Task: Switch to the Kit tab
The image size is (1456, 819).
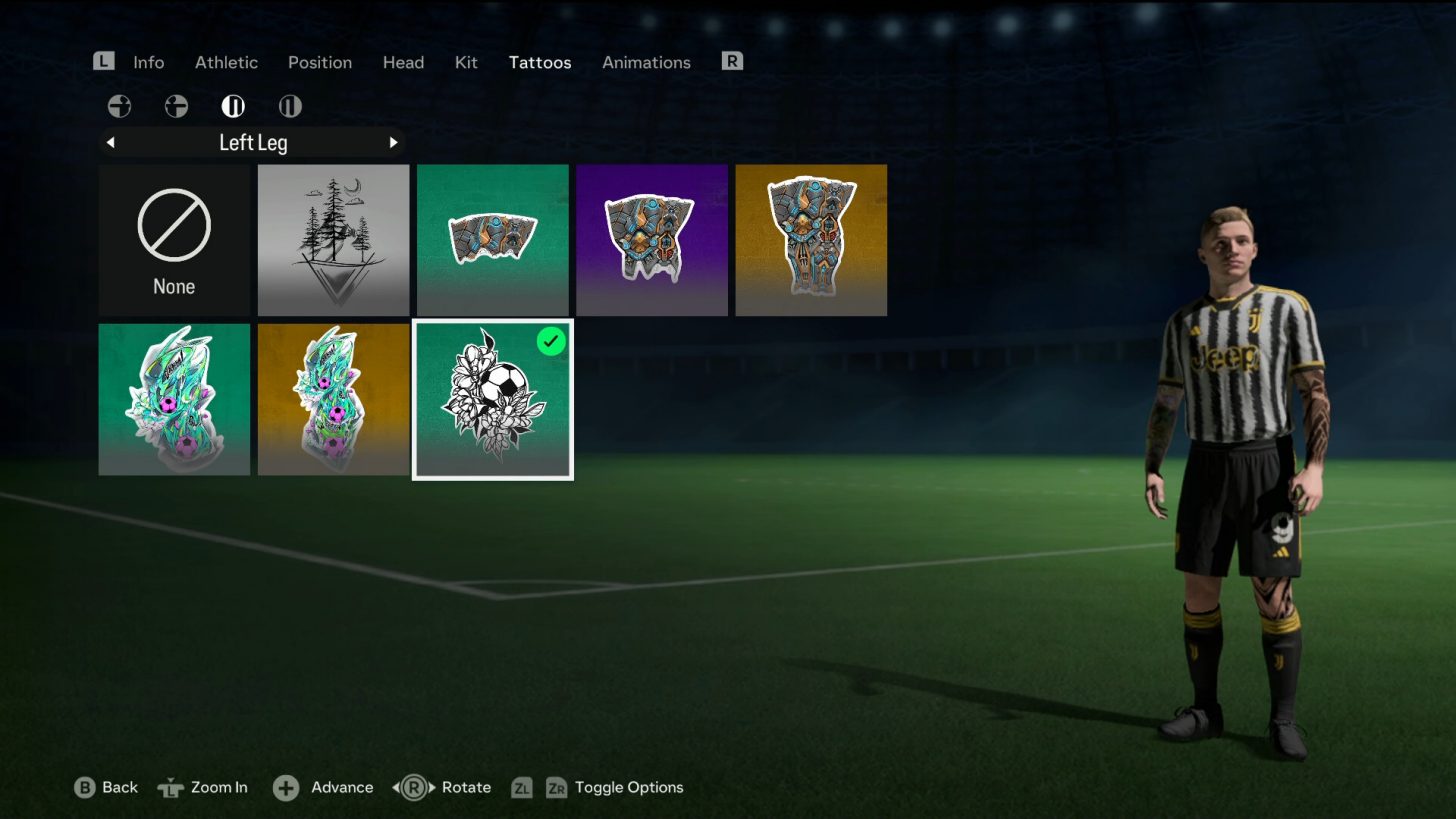Action: tap(466, 62)
